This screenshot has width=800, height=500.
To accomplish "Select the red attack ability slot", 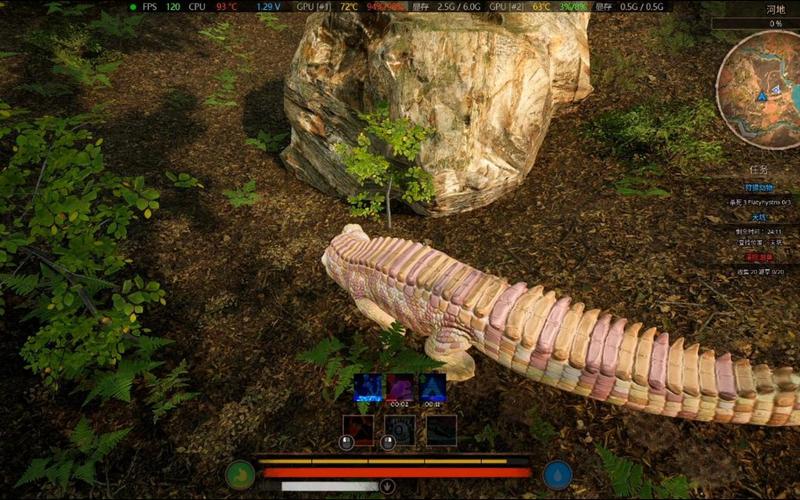I will click(358, 430).
